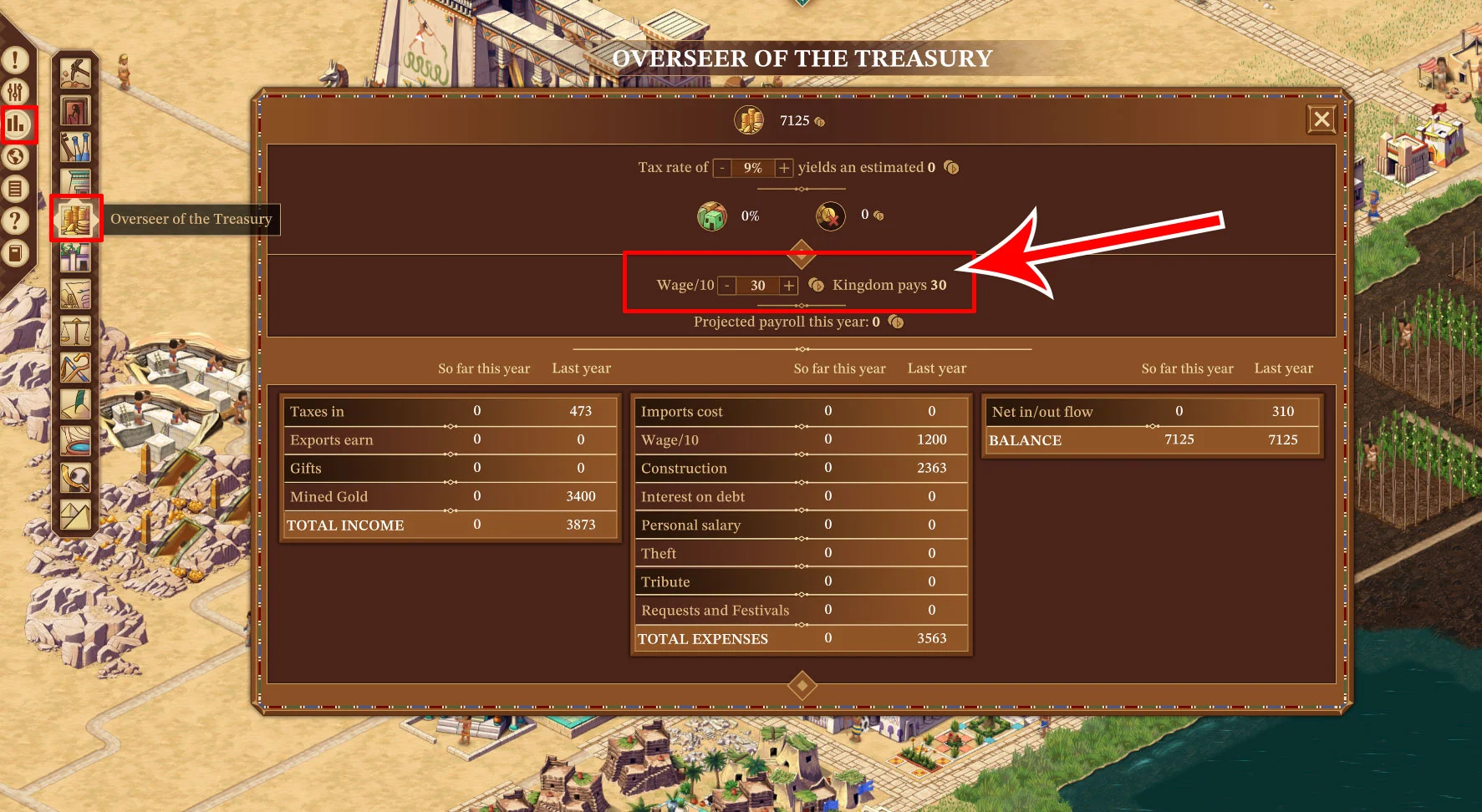The height and width of the screenshot is (812, 1482).
Task: Open the exclamation mark alerts icon
Action: click(16, 60)
